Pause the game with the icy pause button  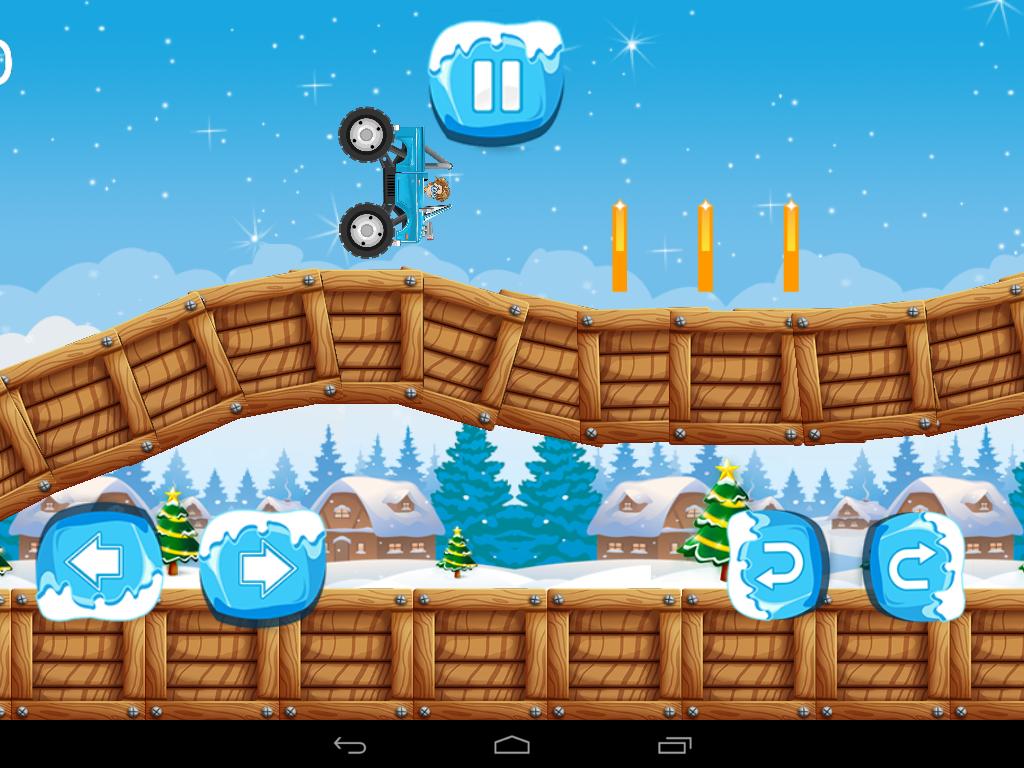496,84
